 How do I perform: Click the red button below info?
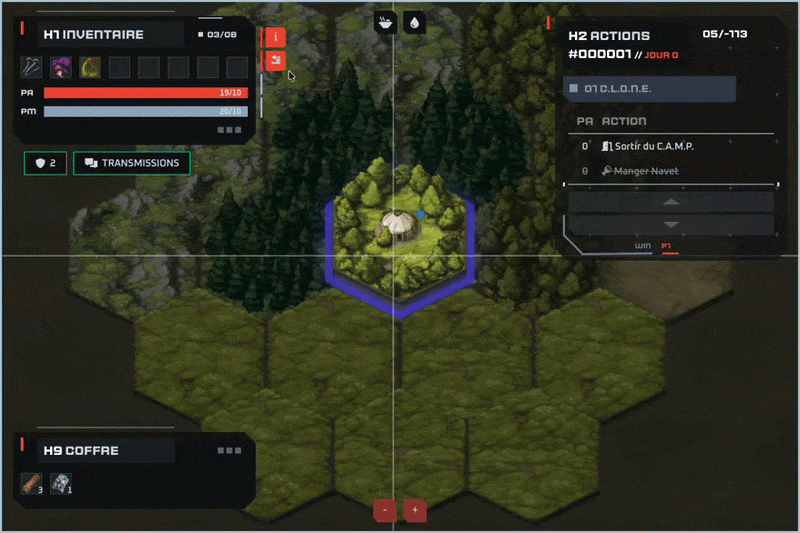274,62
